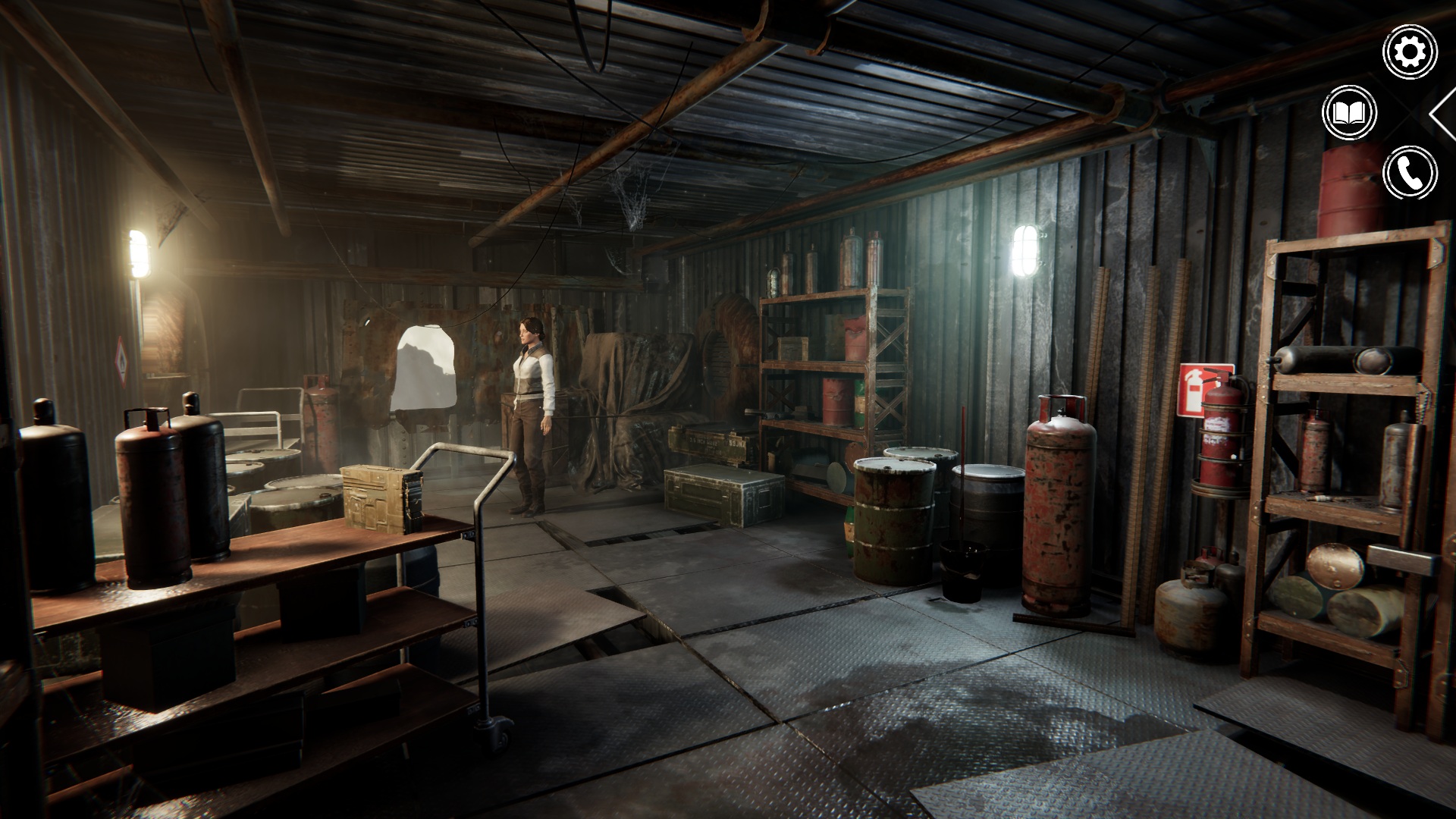Open the settings gear menu
The image size is (1456, 819).
pos(1410,52)
